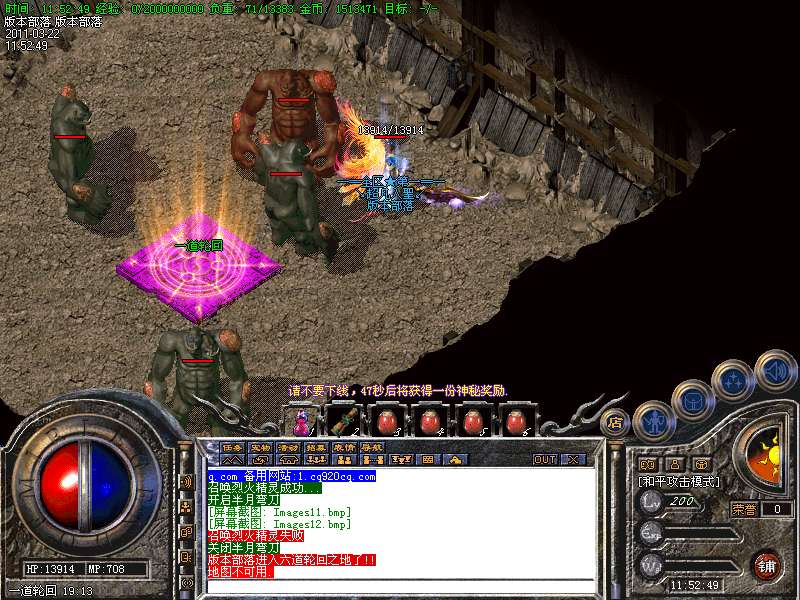Open the 宠物 pet tab

point(260,447)
